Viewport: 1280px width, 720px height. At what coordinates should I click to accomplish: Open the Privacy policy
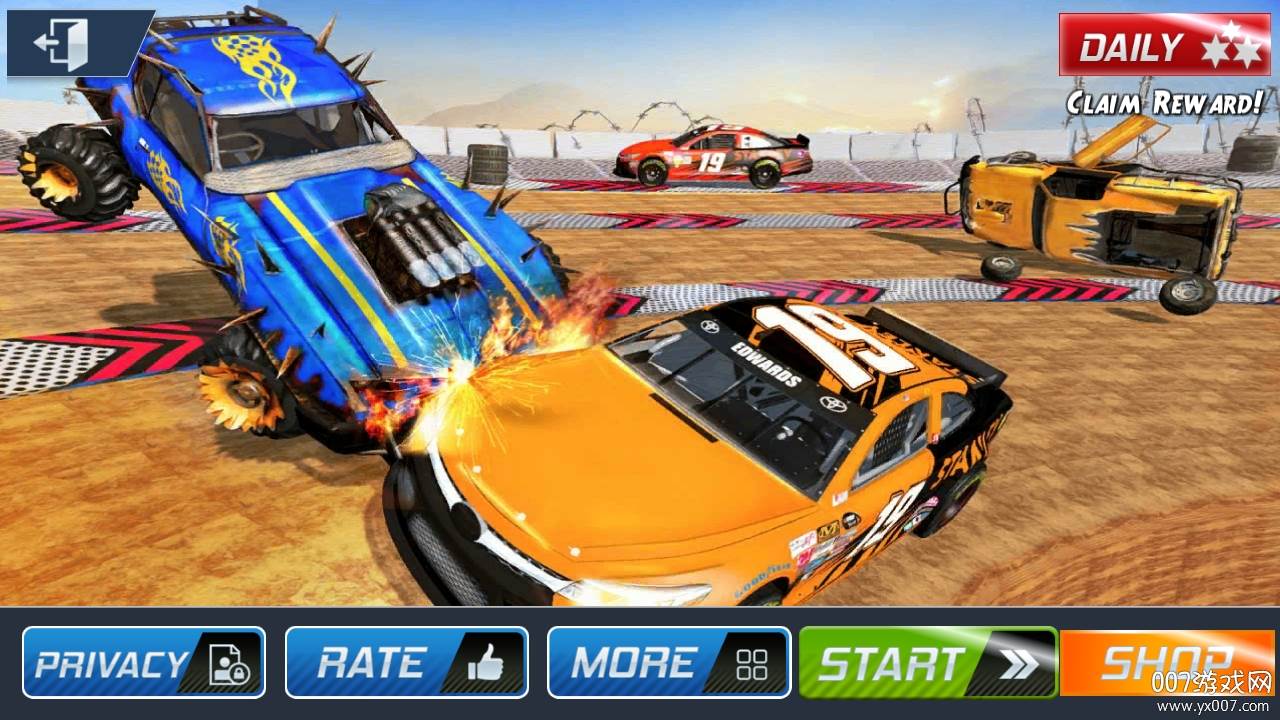(x=143, y=662)
